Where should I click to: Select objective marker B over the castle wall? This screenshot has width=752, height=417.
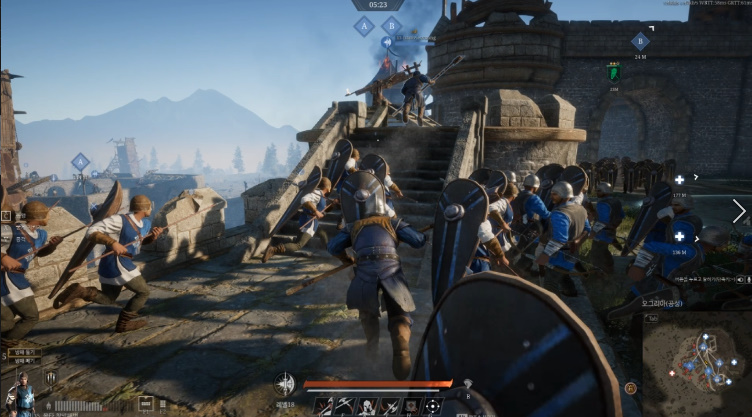coord(640,41)
